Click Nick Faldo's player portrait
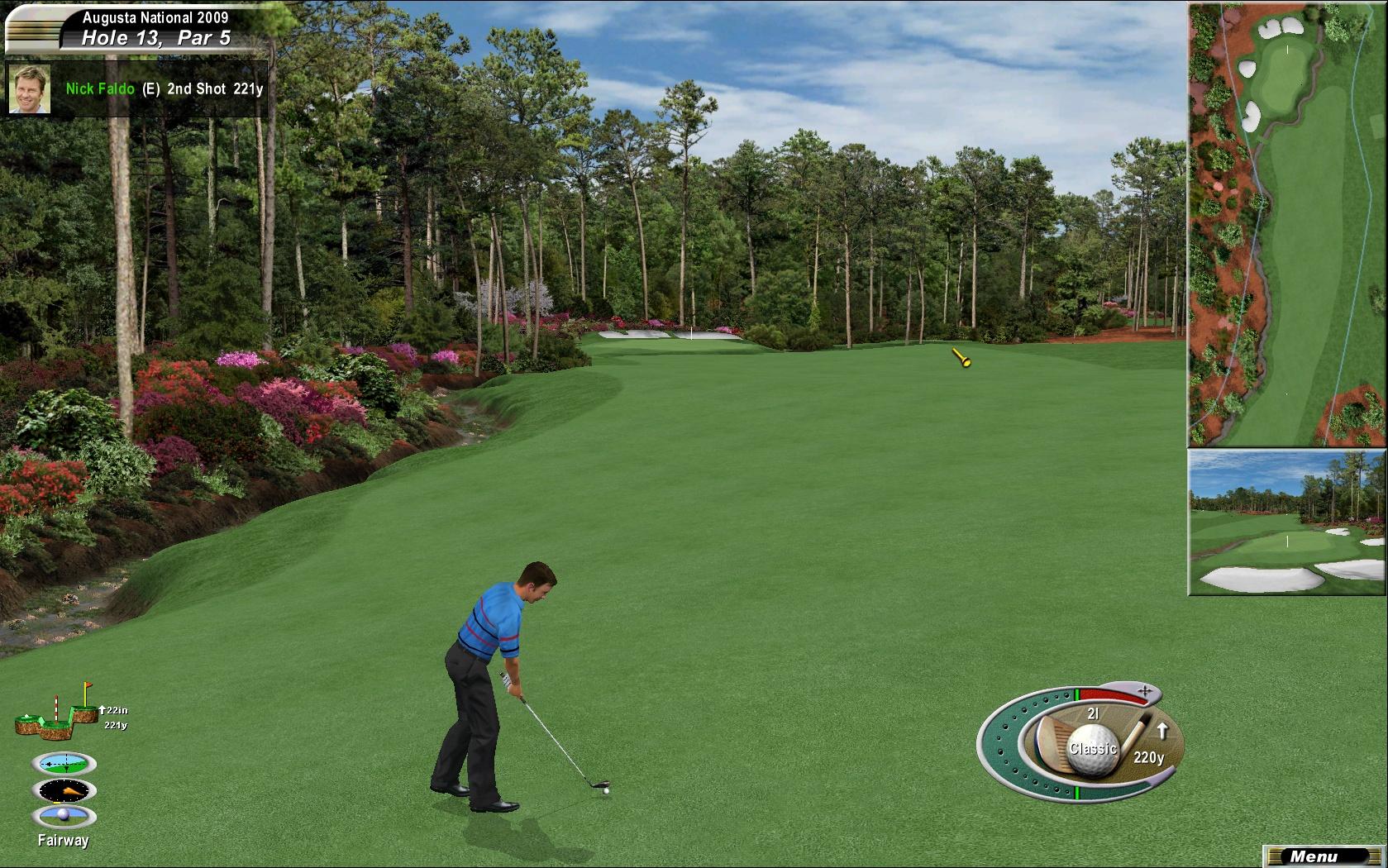The height and width of the screenshot is (868, 1388). (x=30, y=88)
